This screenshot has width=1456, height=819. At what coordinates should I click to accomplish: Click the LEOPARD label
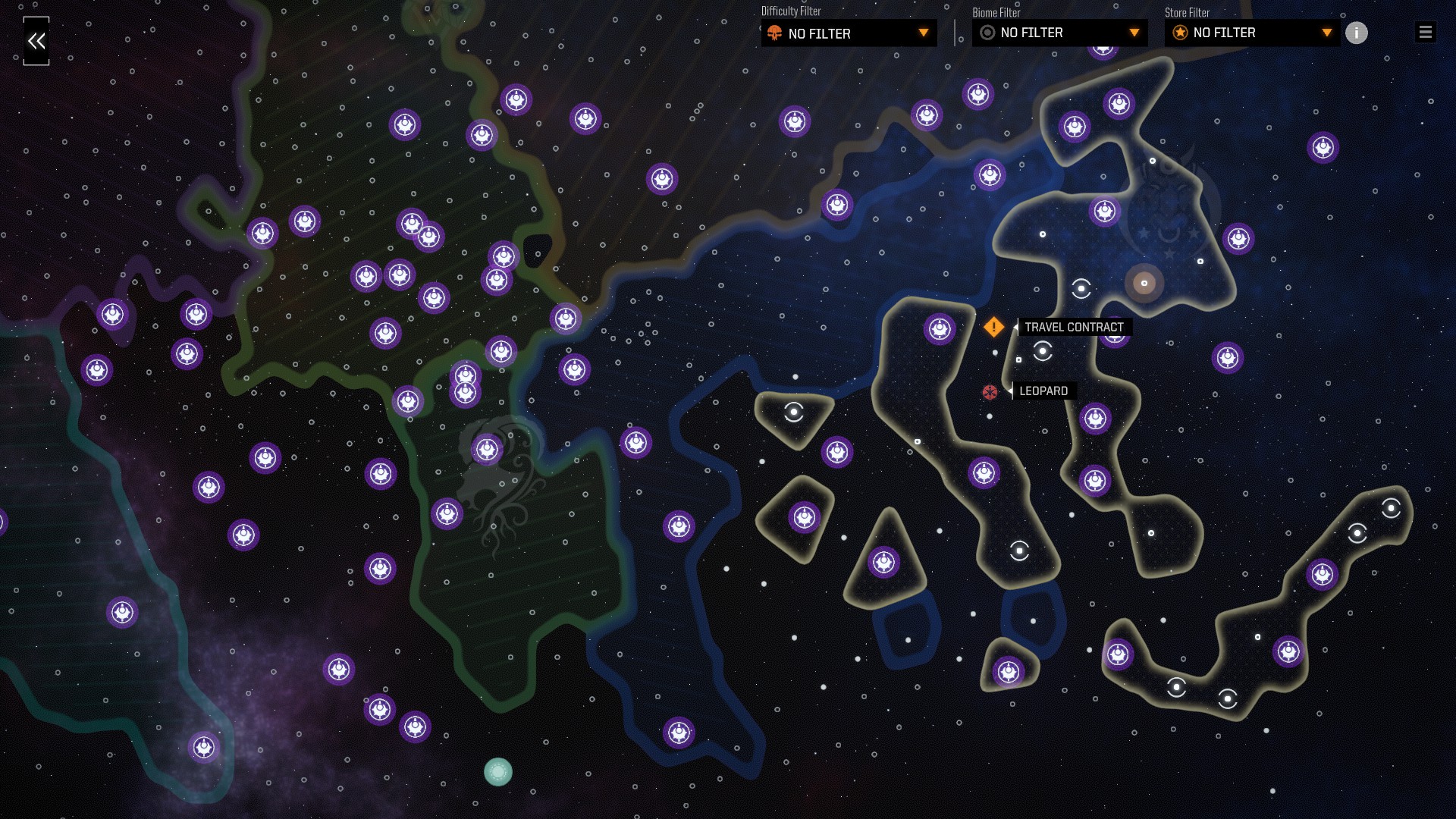click(x=1043, y=391)
